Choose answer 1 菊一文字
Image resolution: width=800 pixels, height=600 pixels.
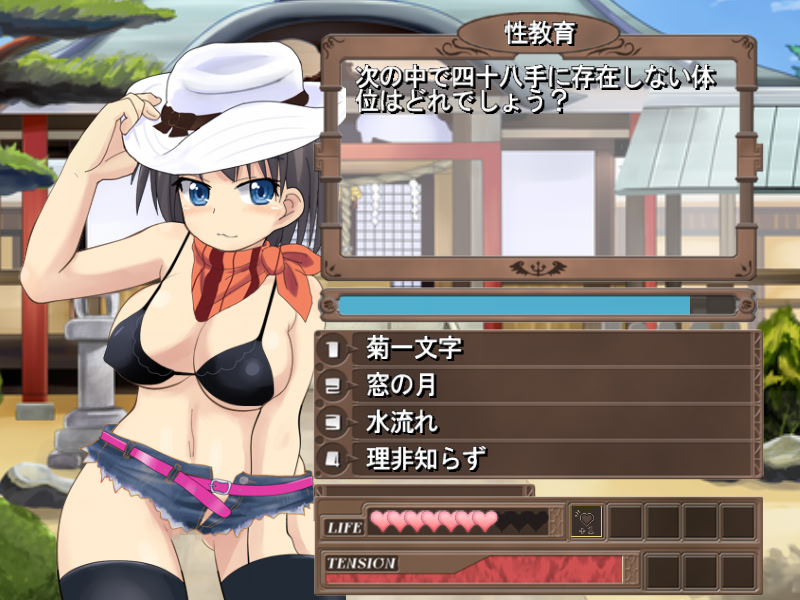(x=535, y=348)
